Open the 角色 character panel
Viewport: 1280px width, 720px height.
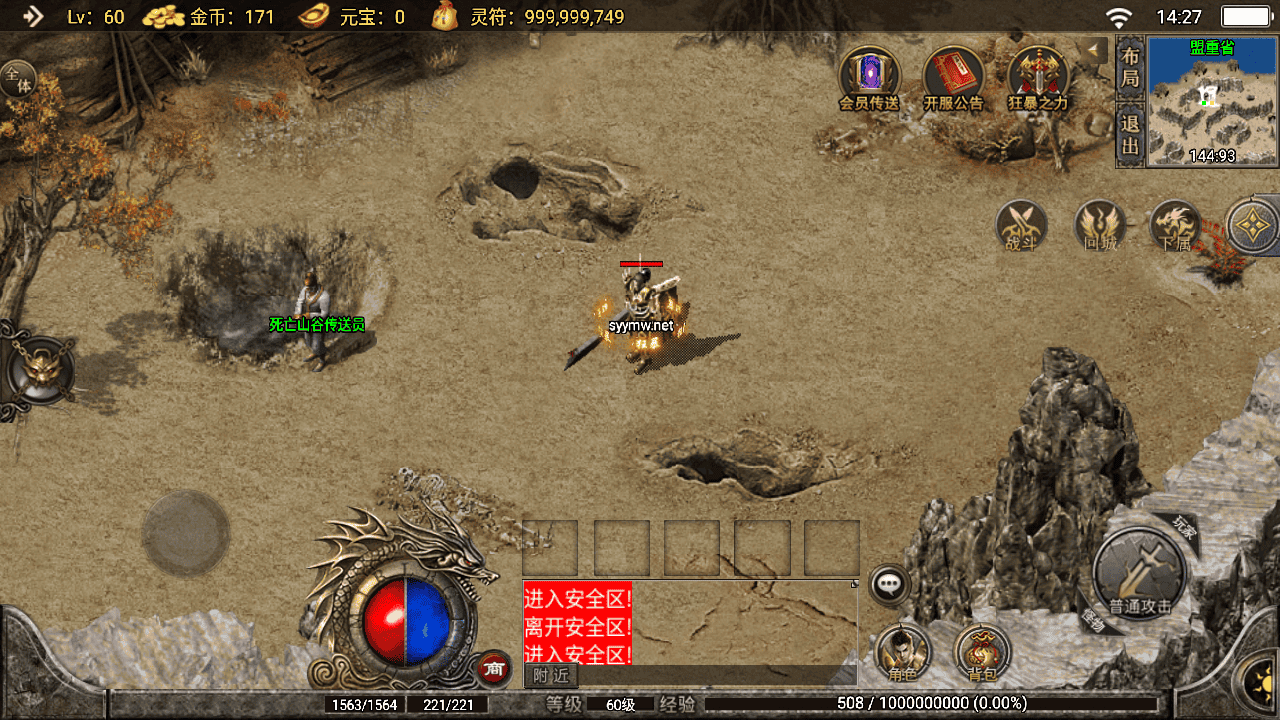903,652
